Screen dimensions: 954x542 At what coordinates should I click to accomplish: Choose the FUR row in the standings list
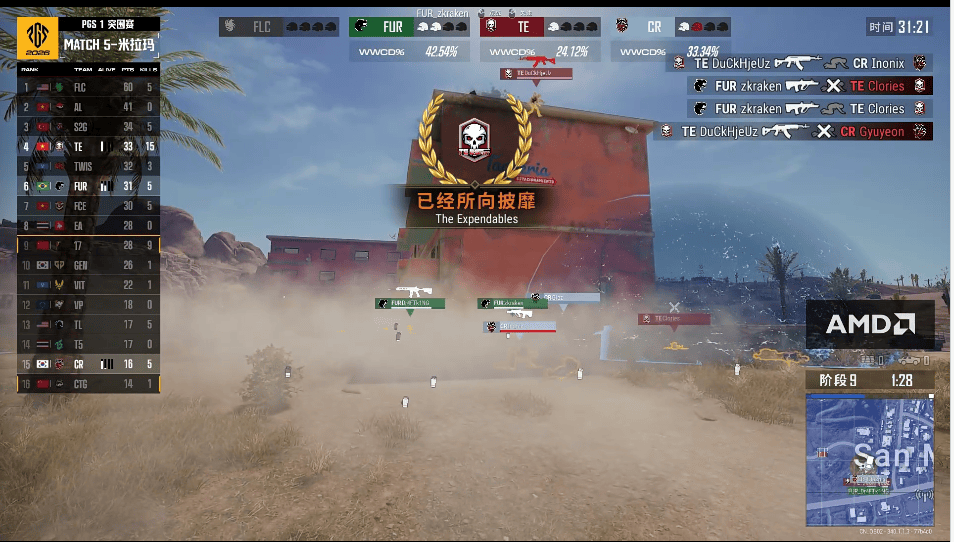pos(88,186)
